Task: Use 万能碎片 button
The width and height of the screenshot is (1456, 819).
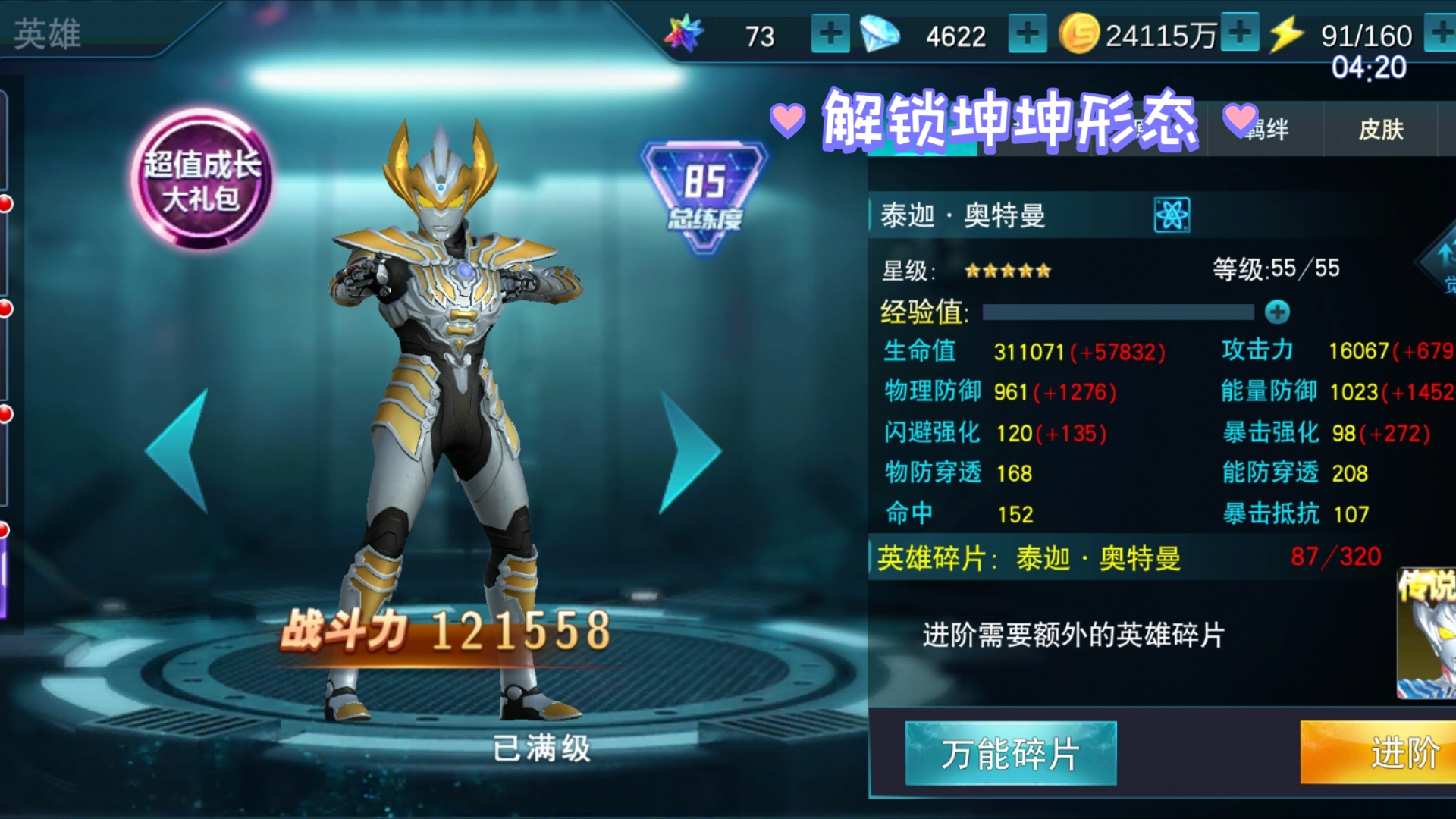Action: pyautogui.click(x=1010, y=753)
